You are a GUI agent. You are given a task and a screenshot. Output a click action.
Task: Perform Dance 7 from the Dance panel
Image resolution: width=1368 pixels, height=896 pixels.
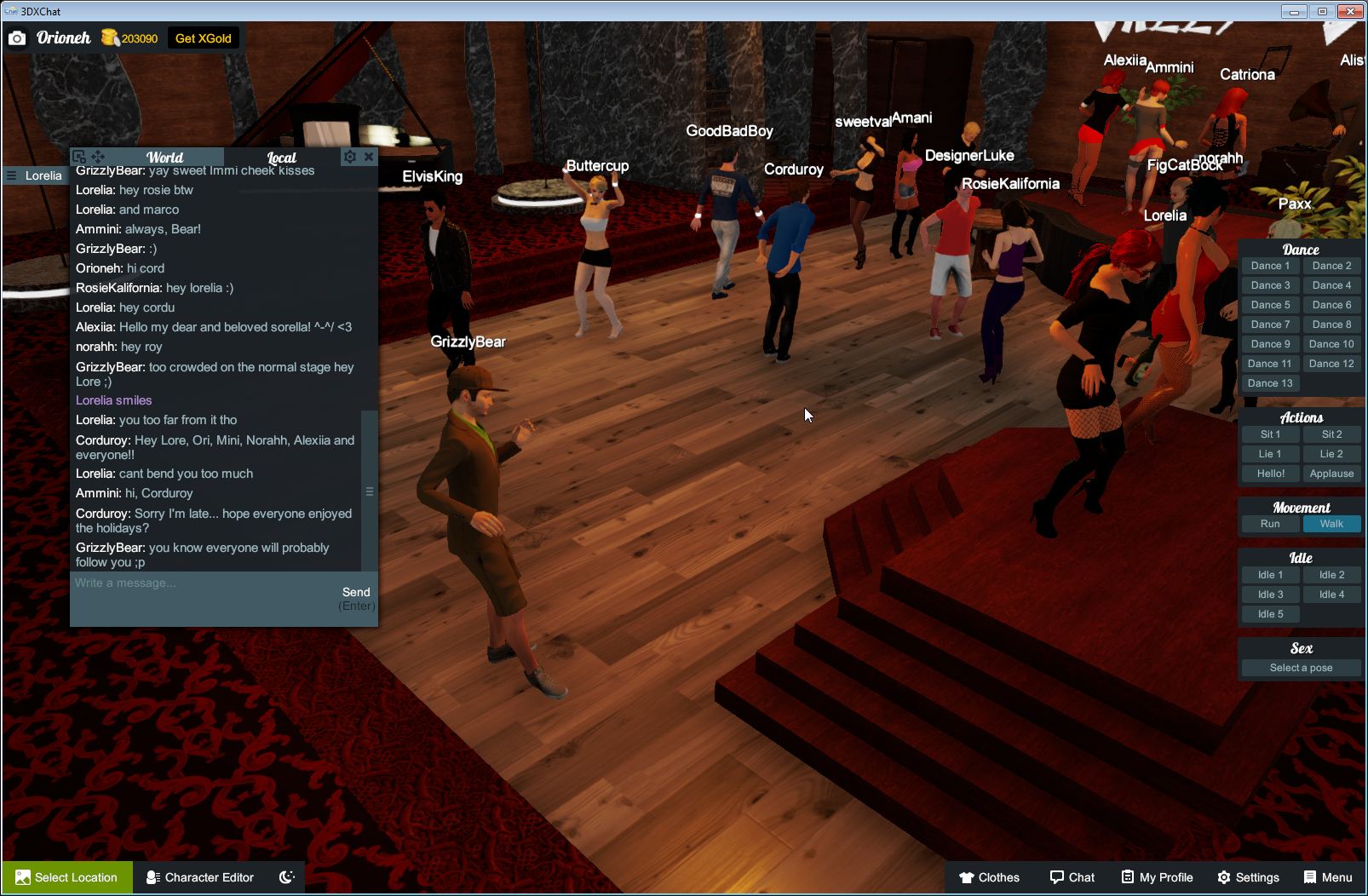1270,324
